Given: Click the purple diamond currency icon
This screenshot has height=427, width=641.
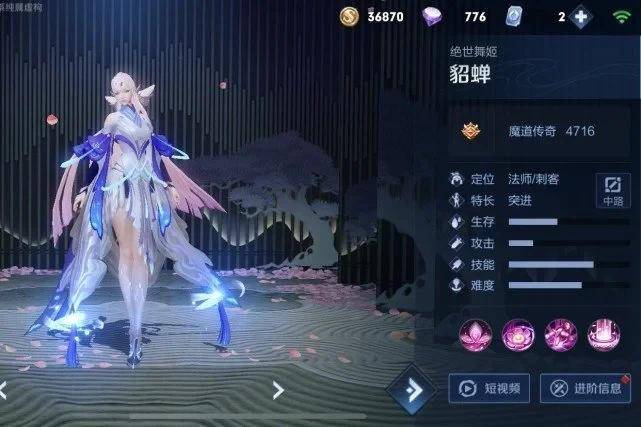Looking at the screenshot, I should (x=433, y=16).
